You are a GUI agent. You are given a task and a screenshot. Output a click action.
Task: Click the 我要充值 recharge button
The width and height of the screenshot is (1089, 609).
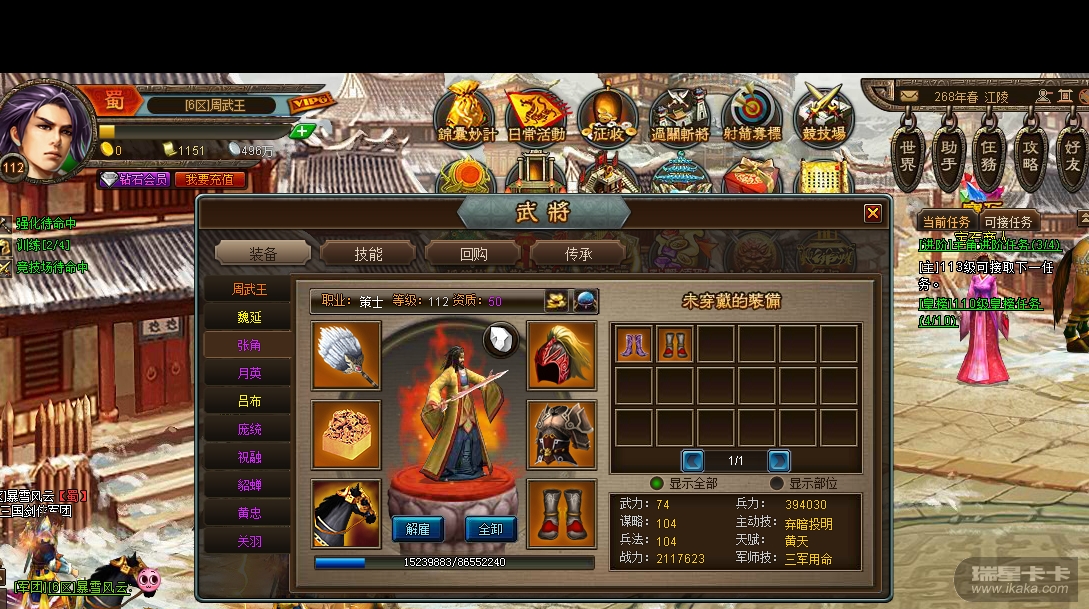210,180
